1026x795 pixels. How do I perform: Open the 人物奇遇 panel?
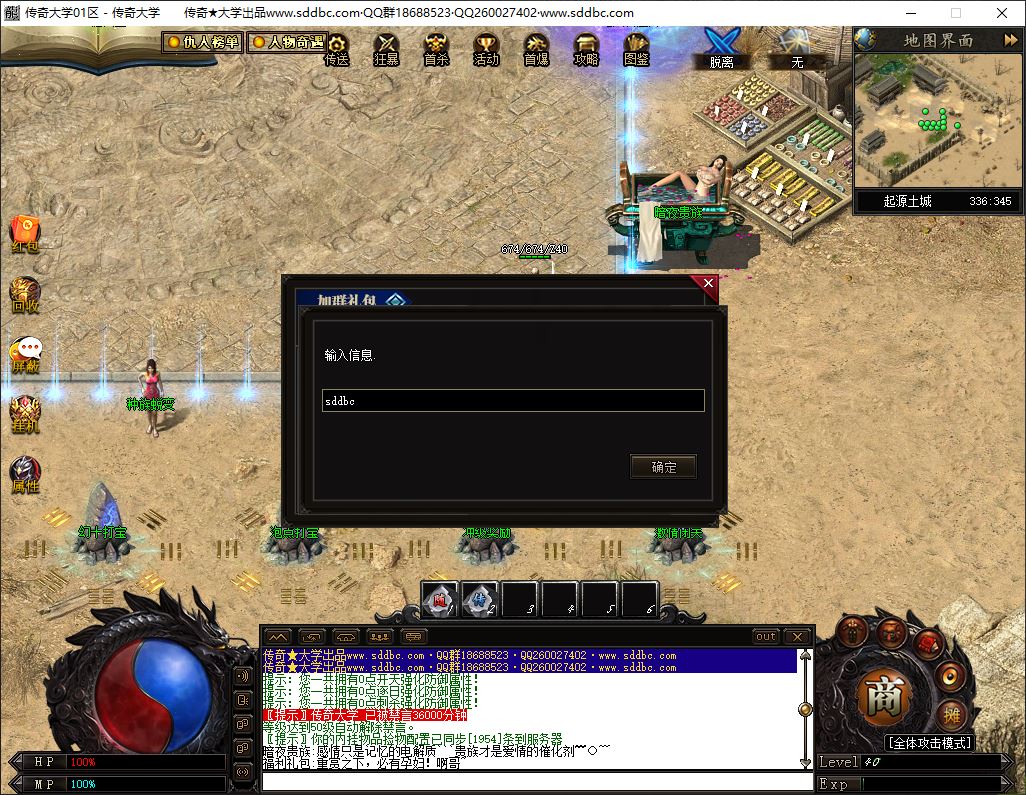point(287,43)
